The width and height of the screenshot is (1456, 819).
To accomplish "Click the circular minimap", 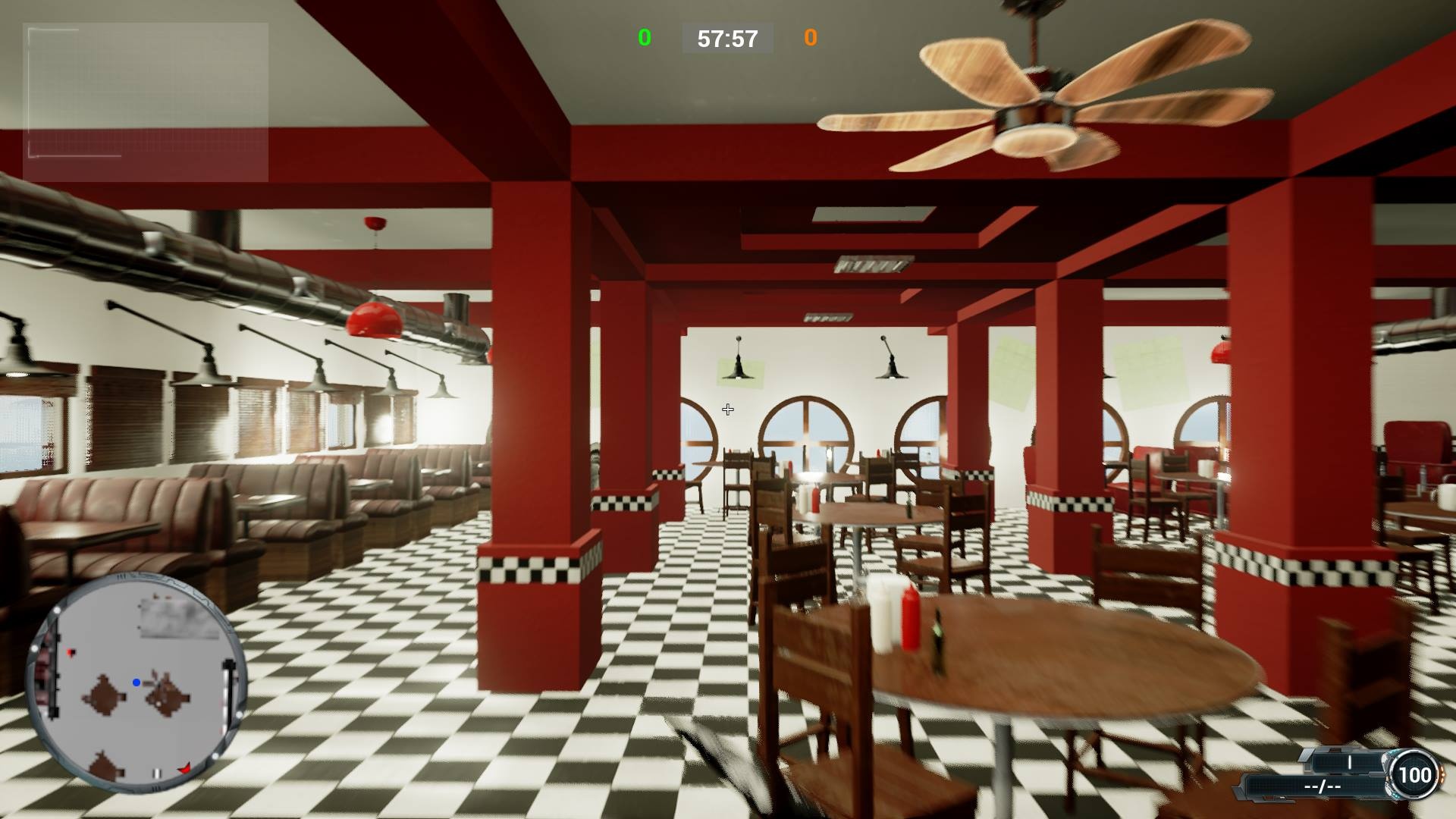I will tap(136, 682).
